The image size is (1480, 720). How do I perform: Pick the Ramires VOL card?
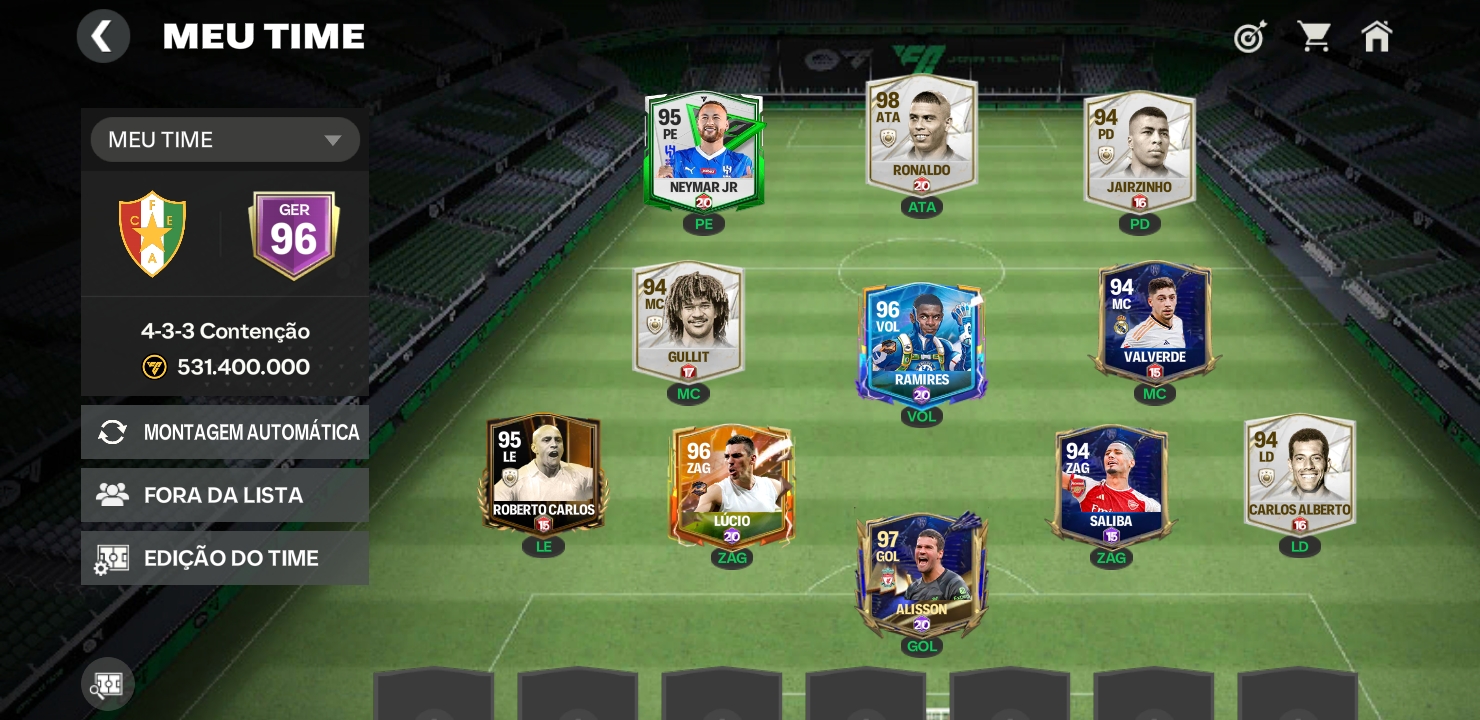[x=921, y=340]
